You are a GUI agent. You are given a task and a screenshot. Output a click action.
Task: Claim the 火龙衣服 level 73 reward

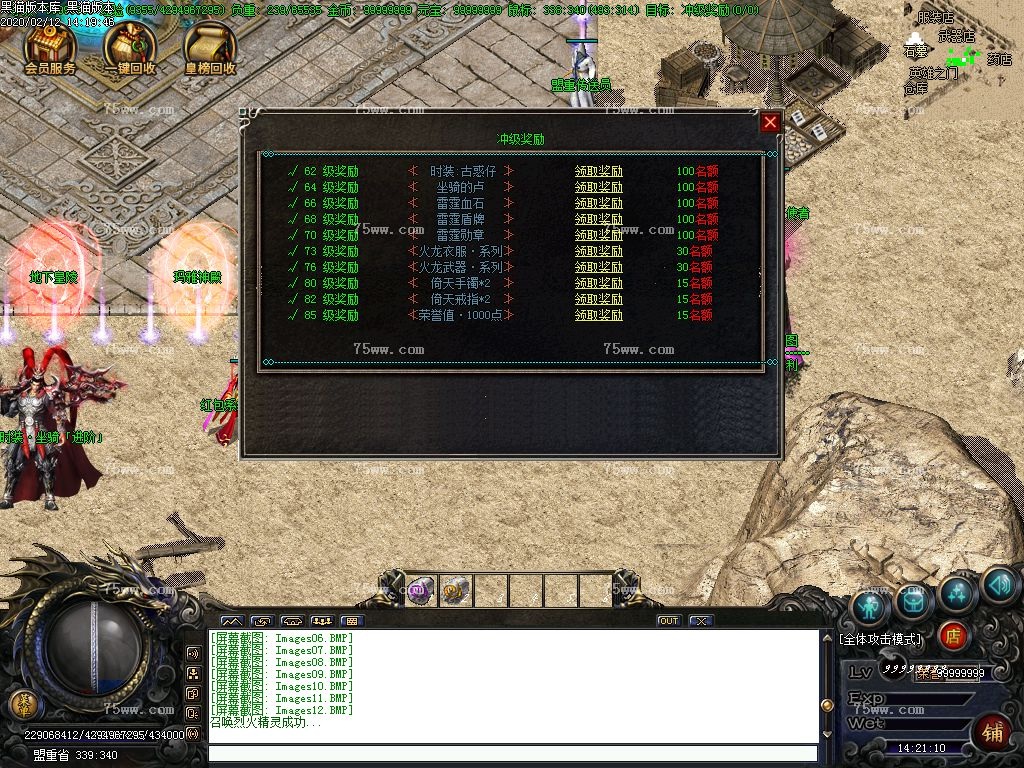point(598,251)
